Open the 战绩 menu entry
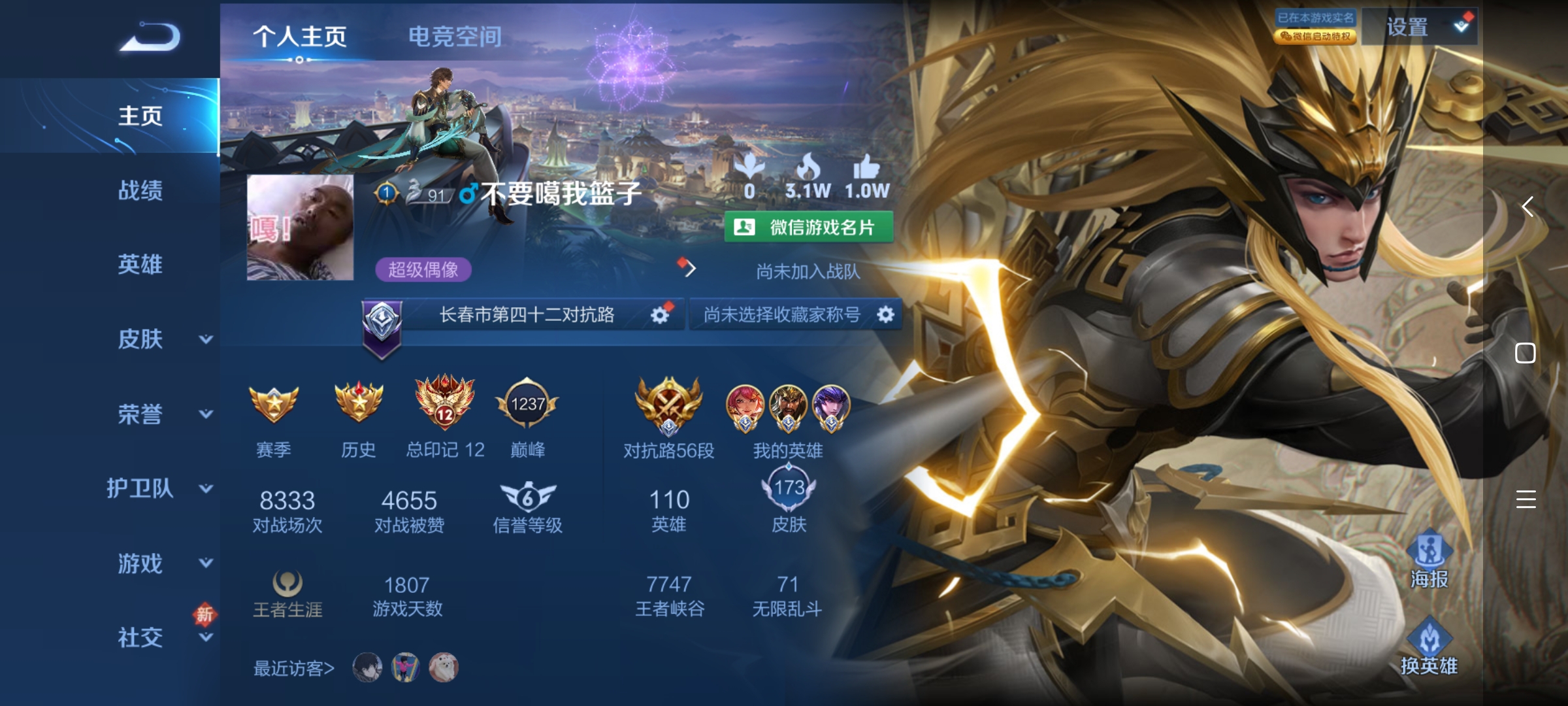This screenshot has height=706, width=1568. pyautogui.click(x=140, y=190)
